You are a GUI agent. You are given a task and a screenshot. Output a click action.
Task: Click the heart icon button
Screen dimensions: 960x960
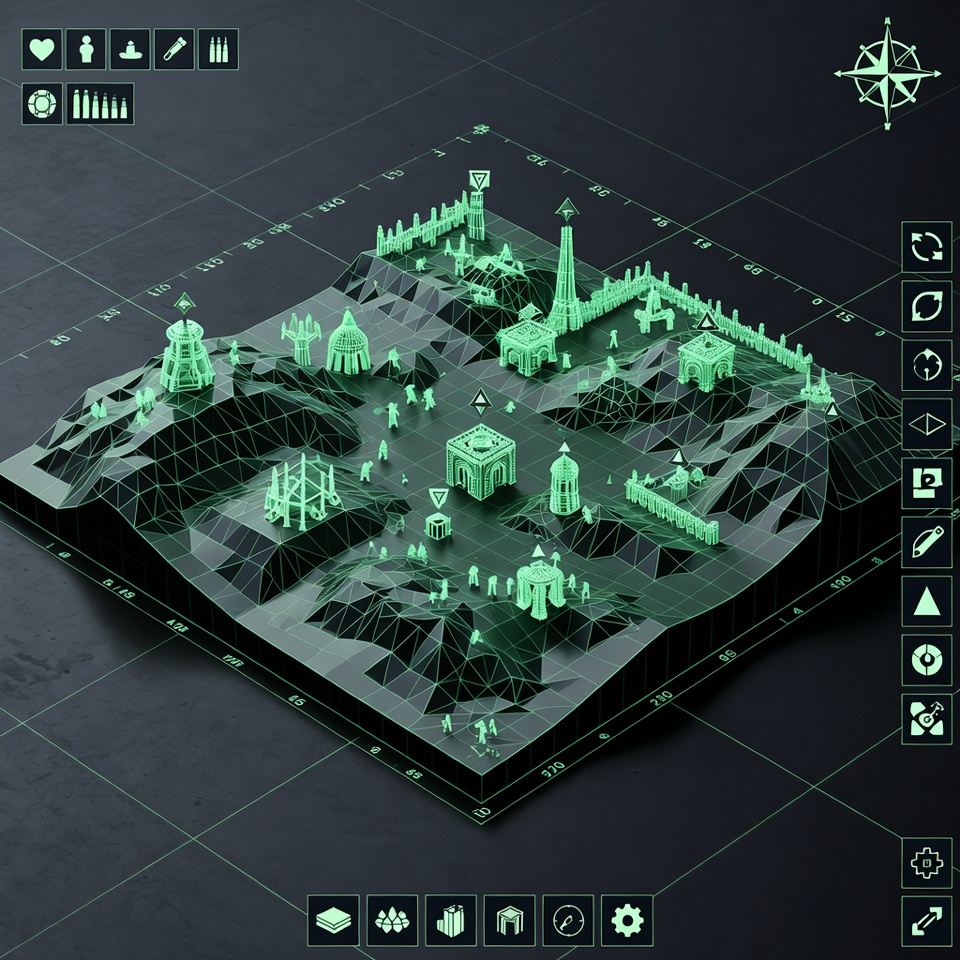(41, 50)
